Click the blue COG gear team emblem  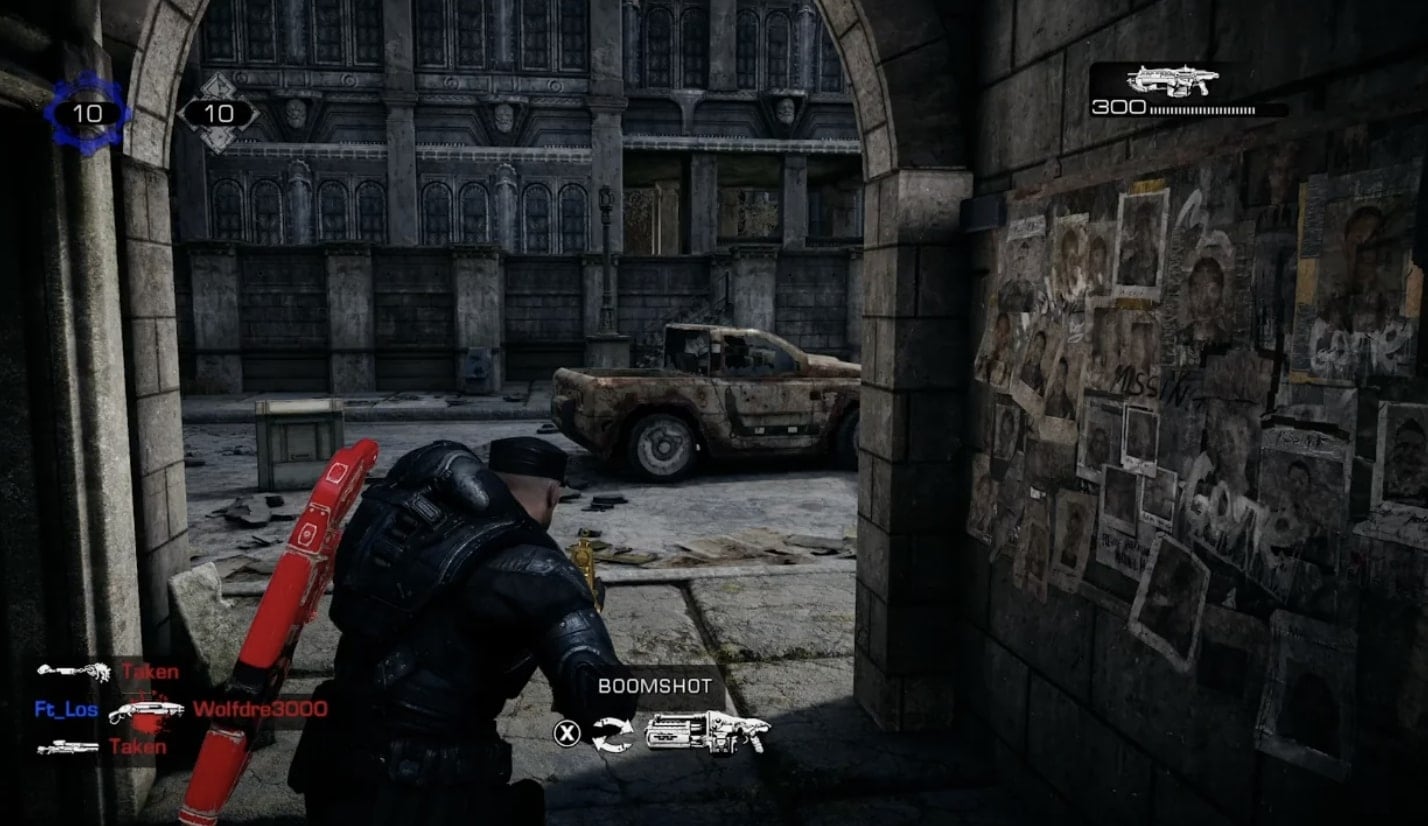(88, 113)
